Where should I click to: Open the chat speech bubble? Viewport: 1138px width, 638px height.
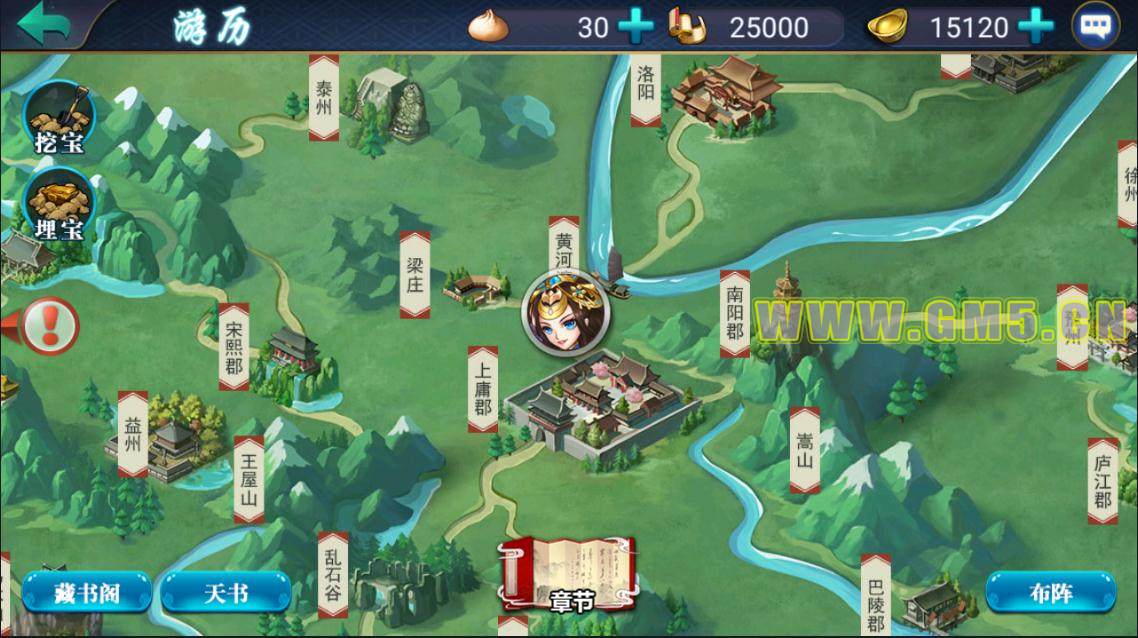pos(1095,26)
